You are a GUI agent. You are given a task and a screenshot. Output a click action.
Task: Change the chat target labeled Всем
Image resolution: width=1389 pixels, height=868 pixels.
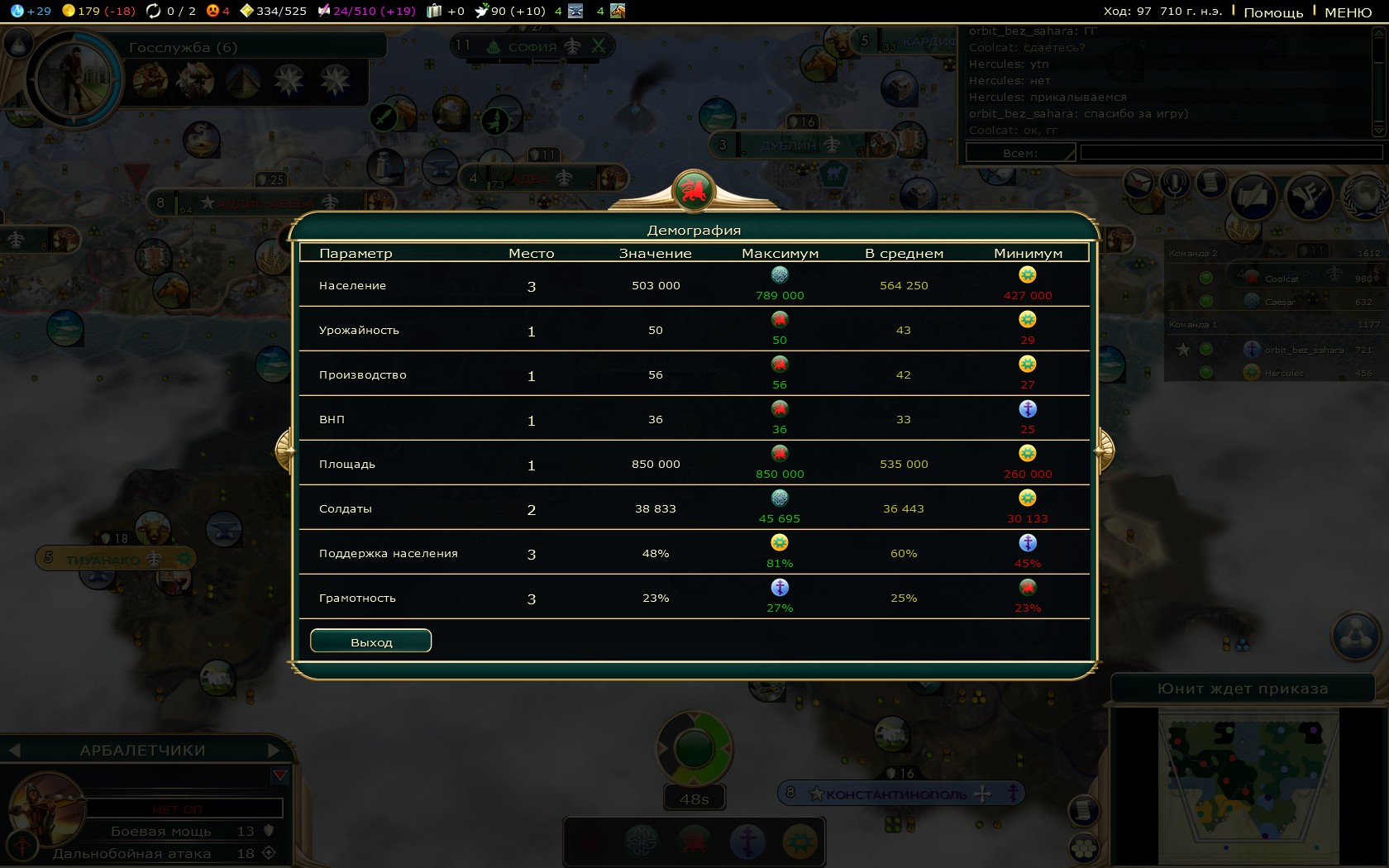tap(1020, 153)
